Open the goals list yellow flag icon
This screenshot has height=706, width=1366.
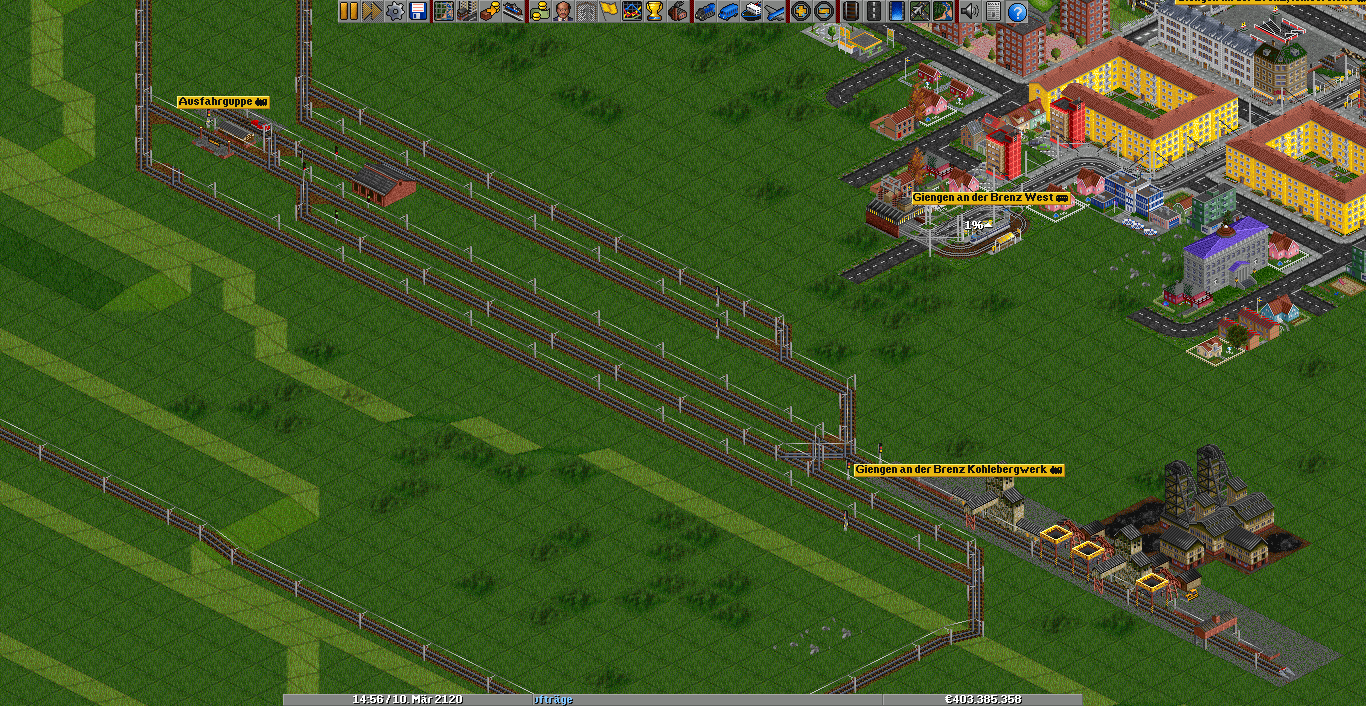coord(608,11)
